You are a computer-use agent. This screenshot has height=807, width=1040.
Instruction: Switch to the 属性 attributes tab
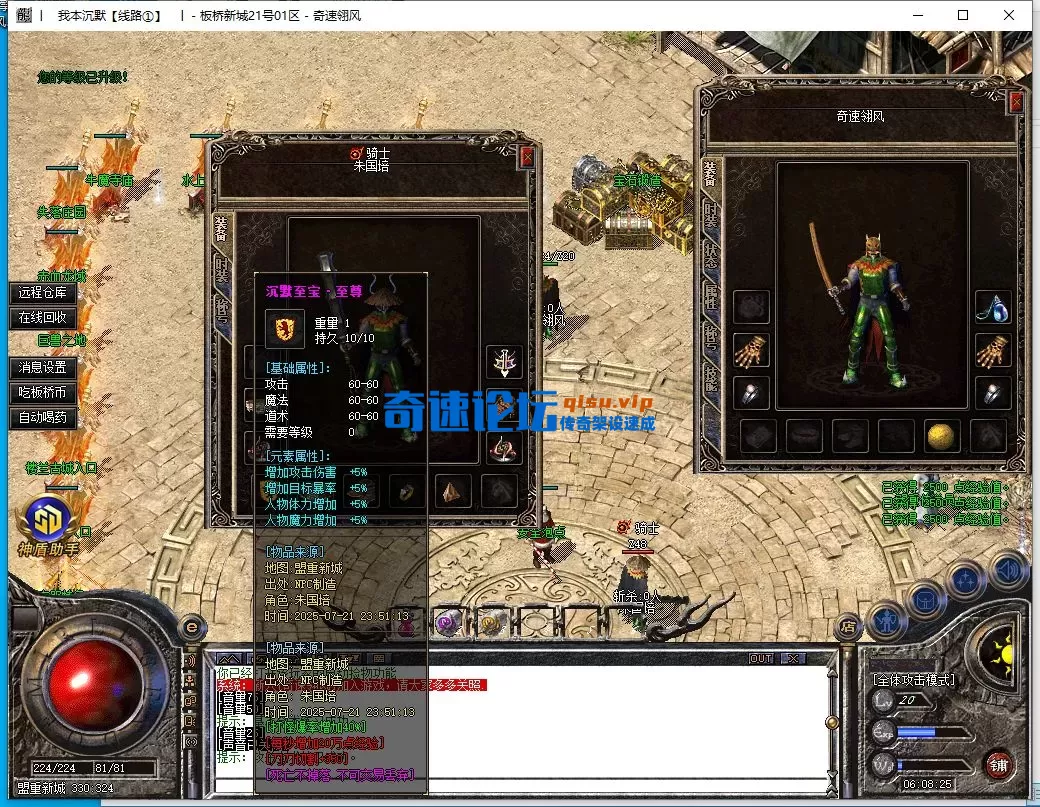[710, 297]
